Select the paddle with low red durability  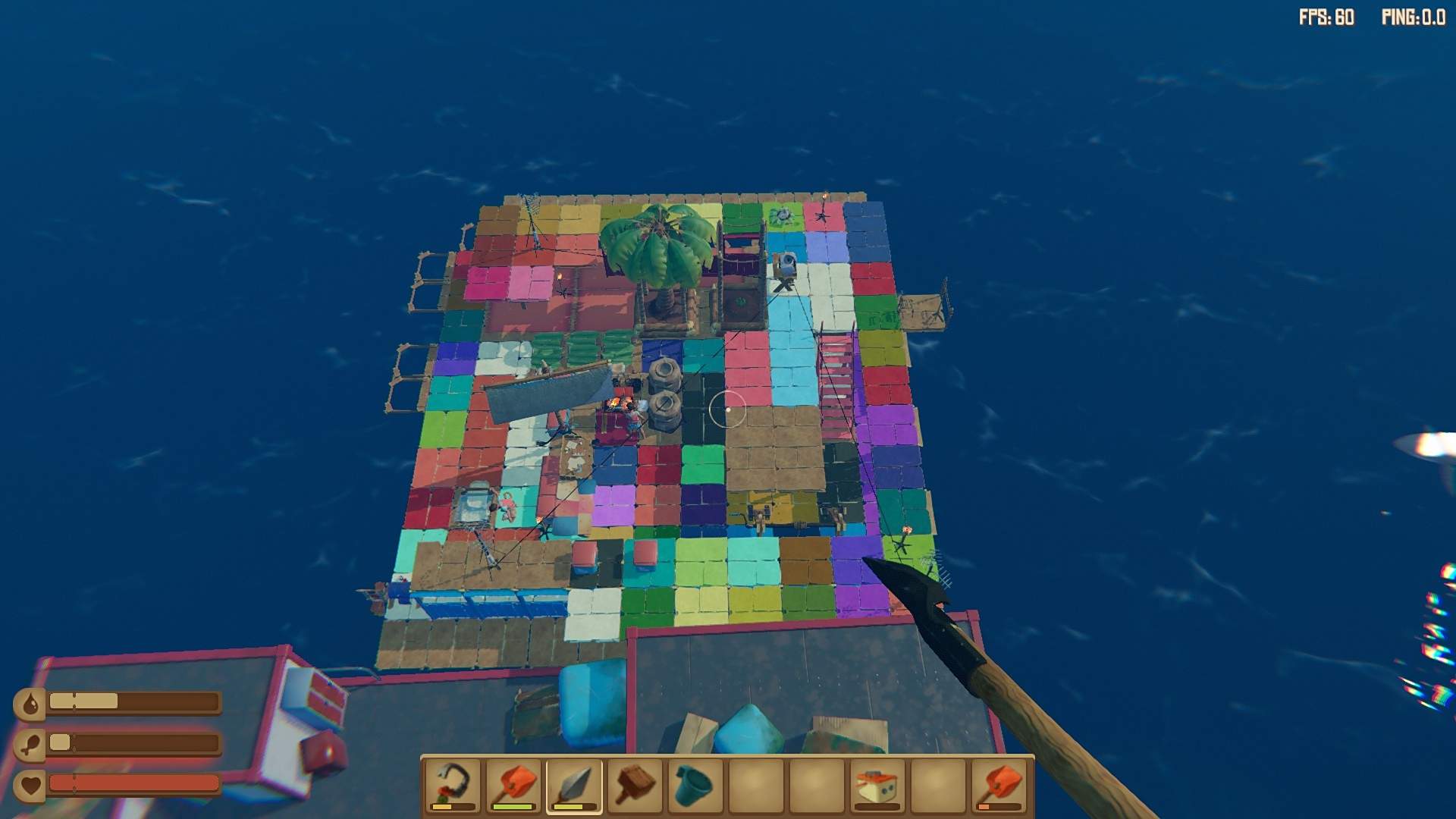click(1001, 786)
